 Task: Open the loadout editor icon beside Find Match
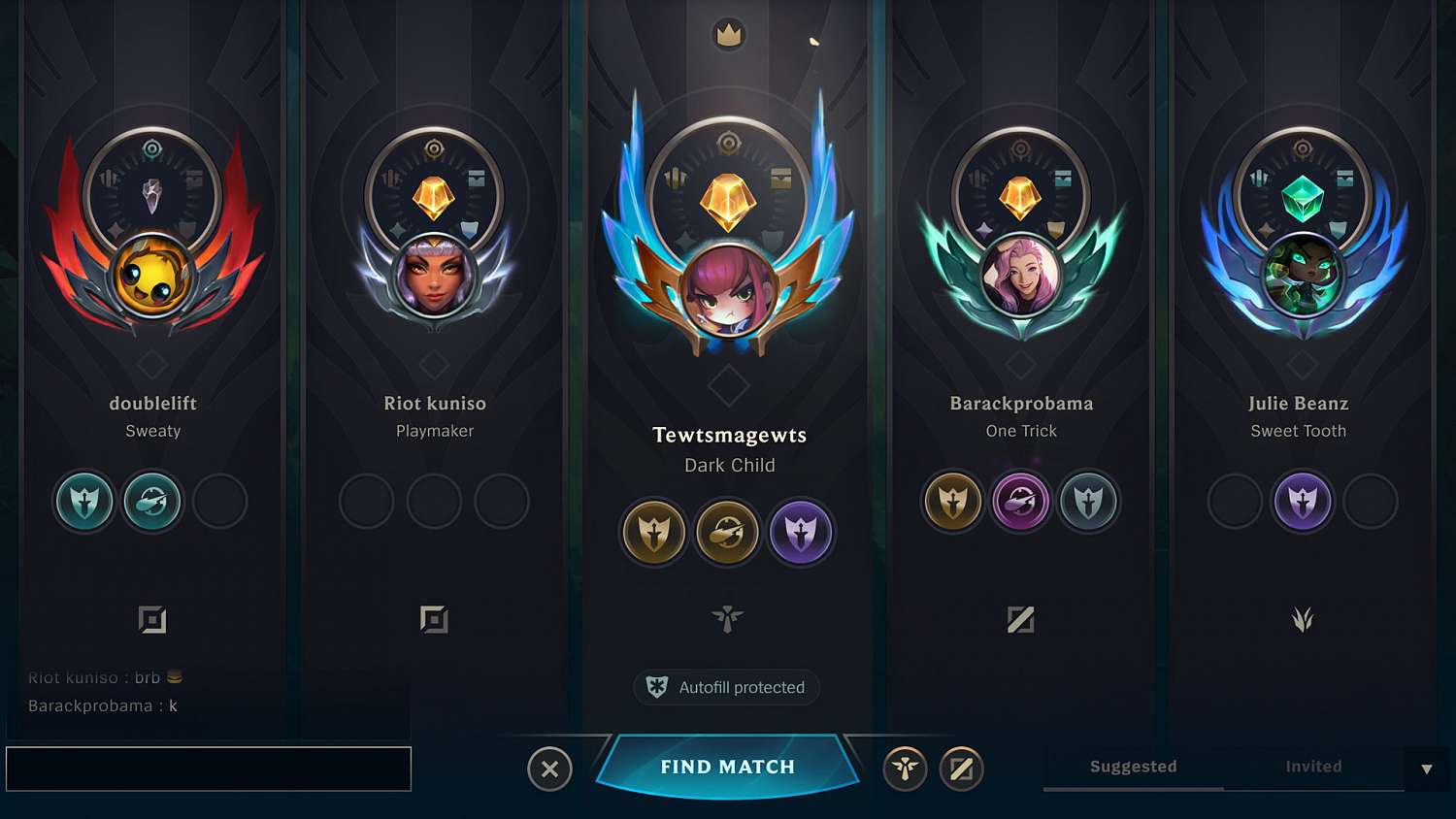961,769
